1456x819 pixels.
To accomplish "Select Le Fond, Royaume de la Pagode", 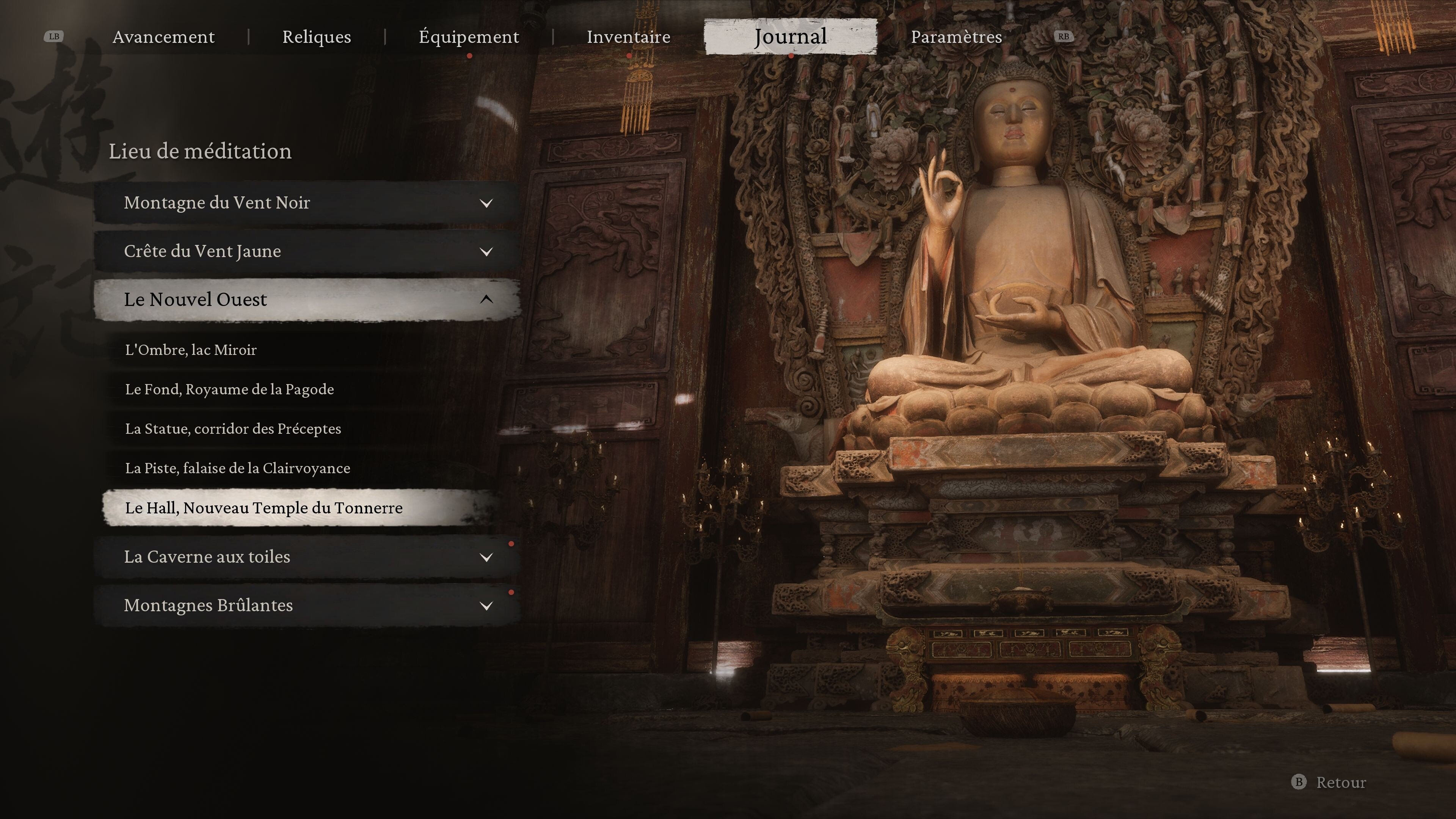I will coord(229,389).
